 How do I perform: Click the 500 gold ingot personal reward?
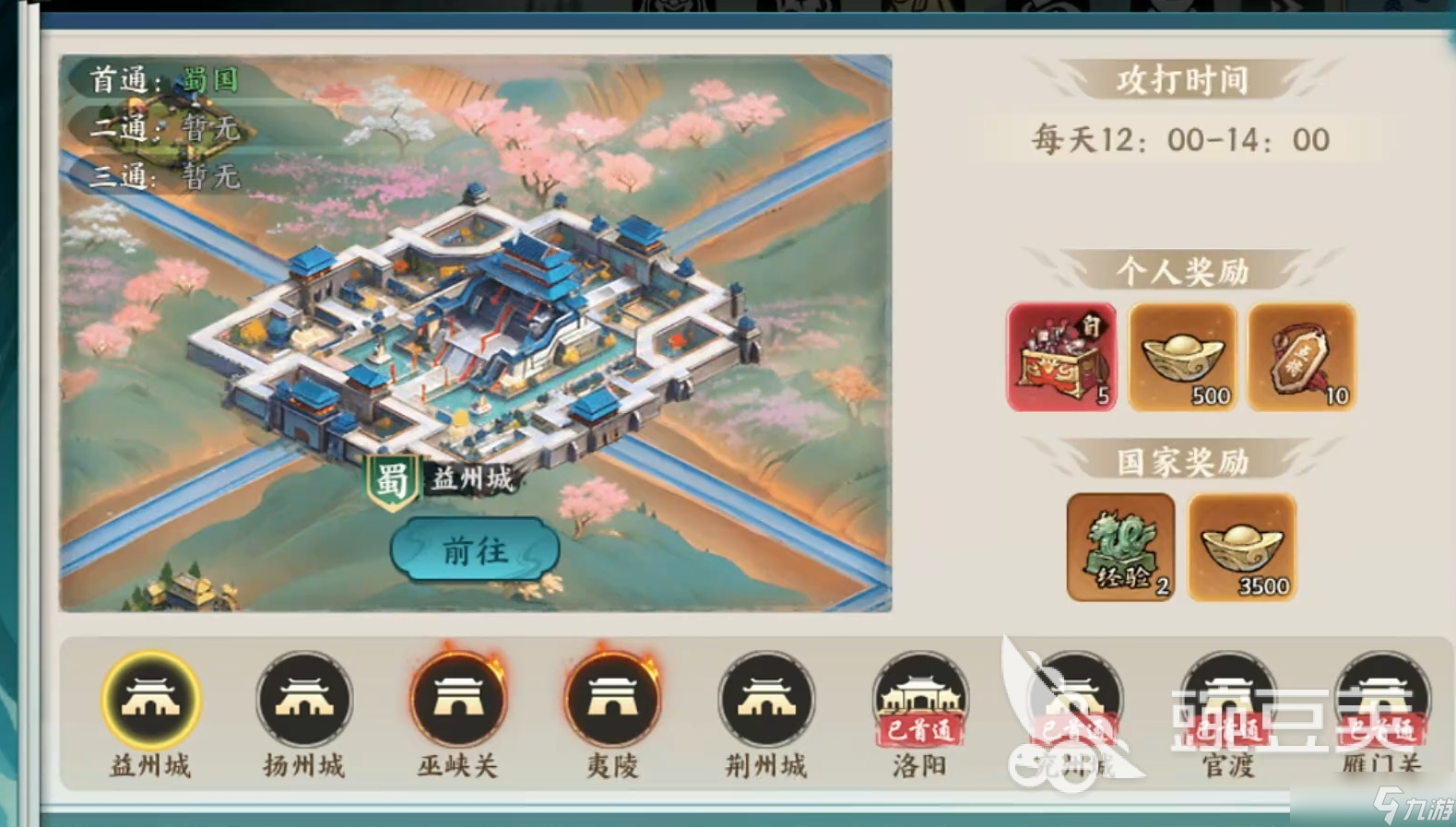(1181, 357)
